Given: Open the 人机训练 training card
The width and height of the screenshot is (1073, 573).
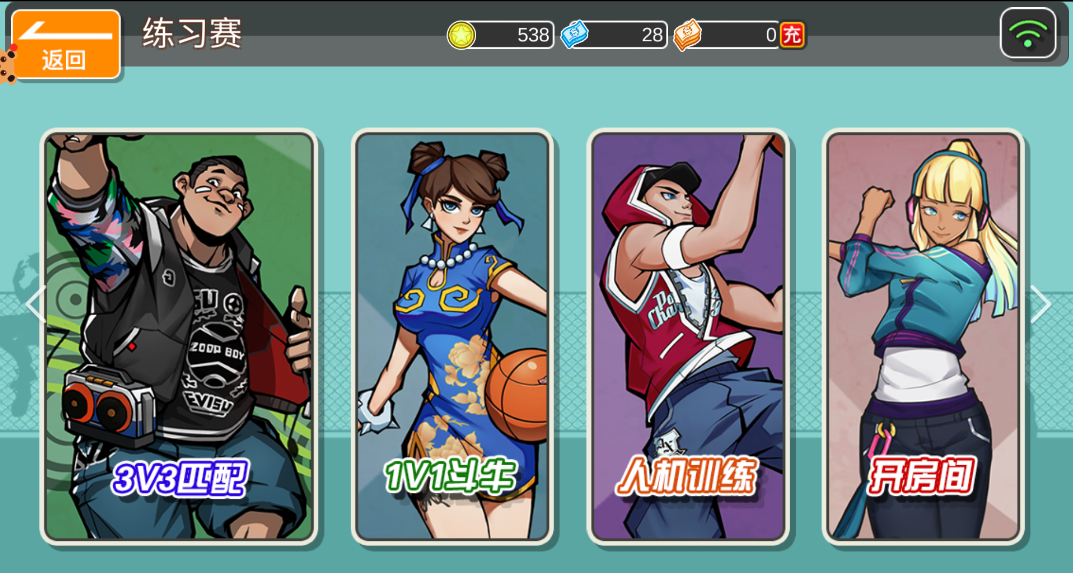Looking at the screenshot, I should pyautogui.click(x=688, y=337).
